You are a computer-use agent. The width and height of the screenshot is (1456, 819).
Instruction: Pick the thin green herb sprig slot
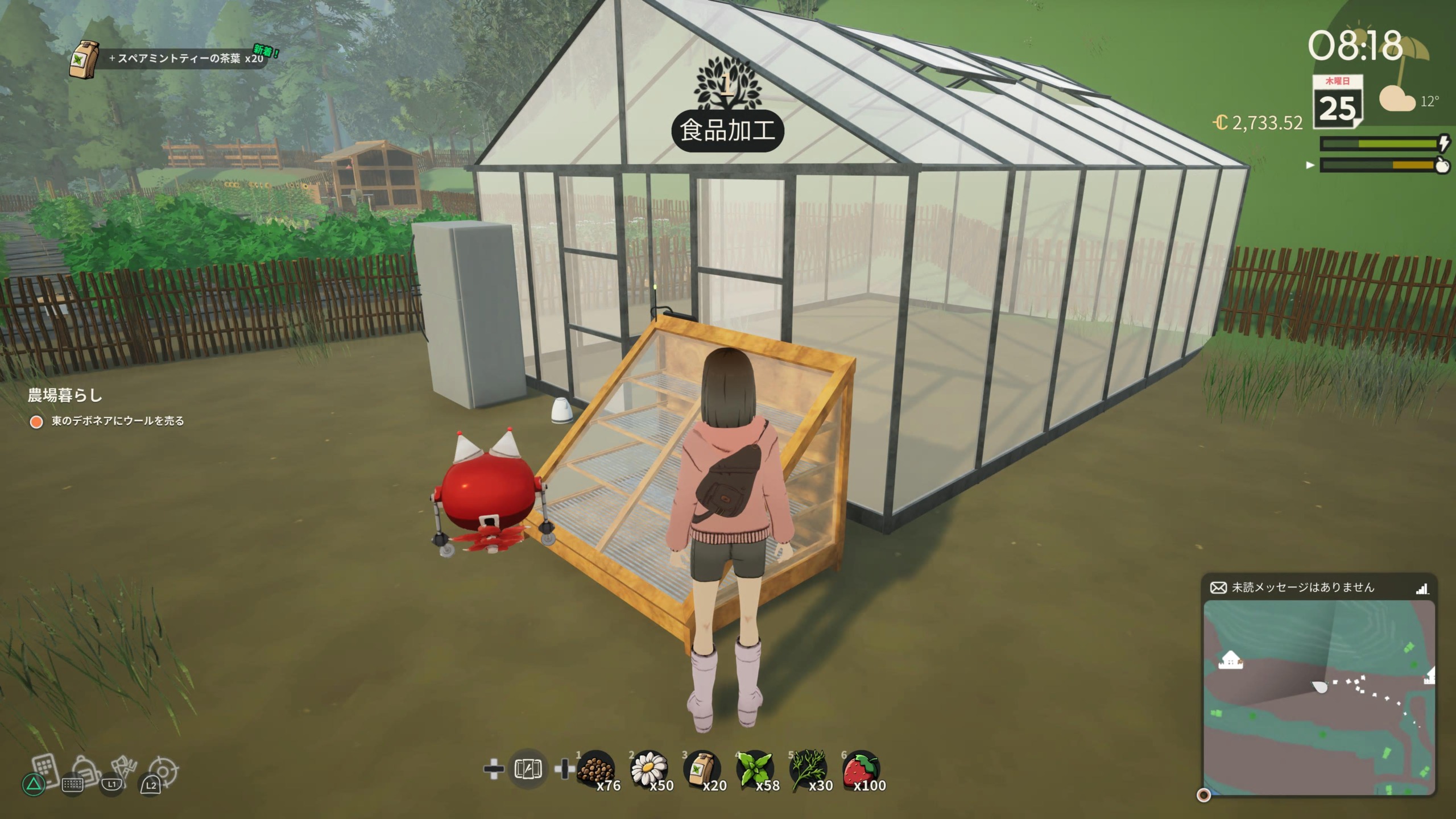click(x=808, y=770)
